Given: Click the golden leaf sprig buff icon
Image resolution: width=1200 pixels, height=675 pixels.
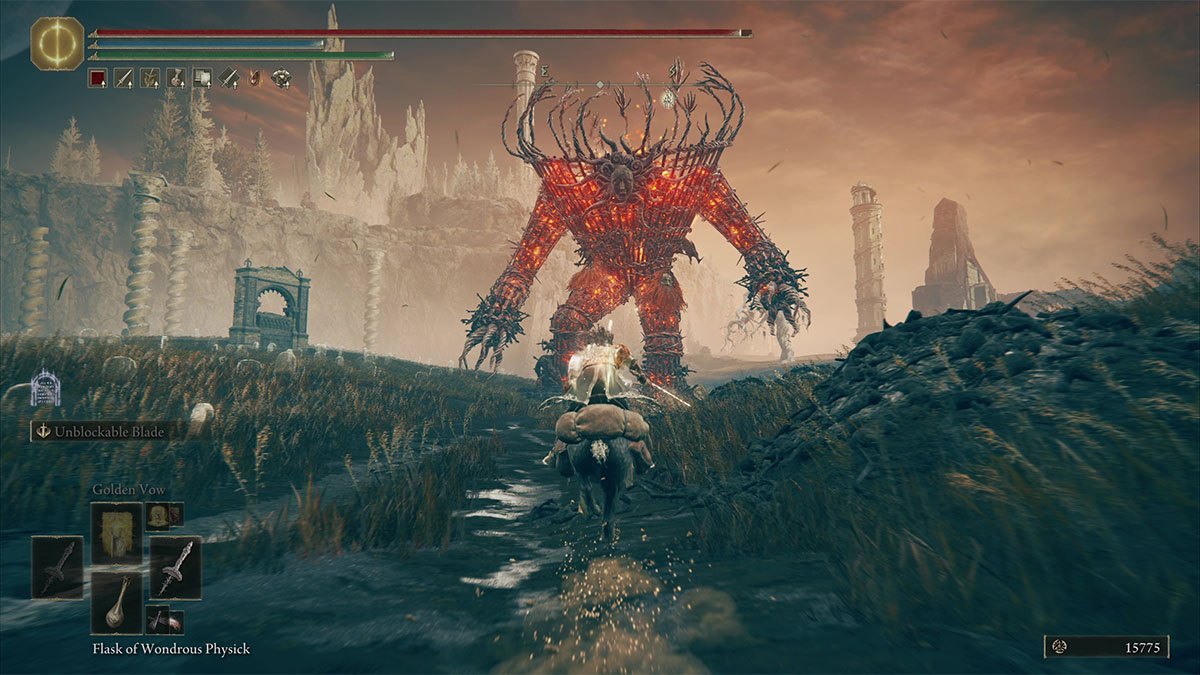Looking at the screenshot, I should 150,78.
